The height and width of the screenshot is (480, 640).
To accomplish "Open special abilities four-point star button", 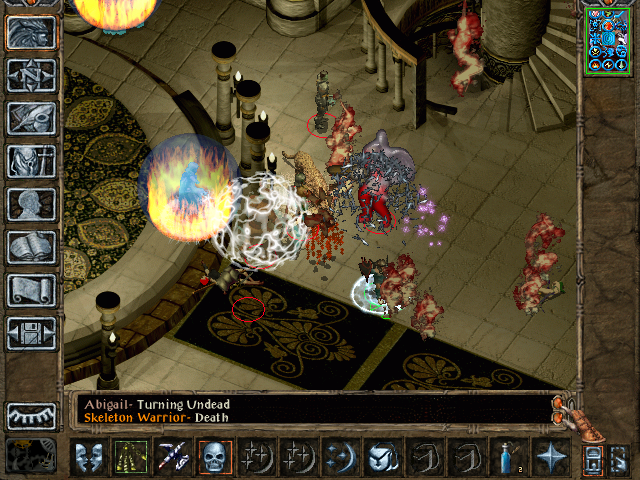I will coord(549,457).
